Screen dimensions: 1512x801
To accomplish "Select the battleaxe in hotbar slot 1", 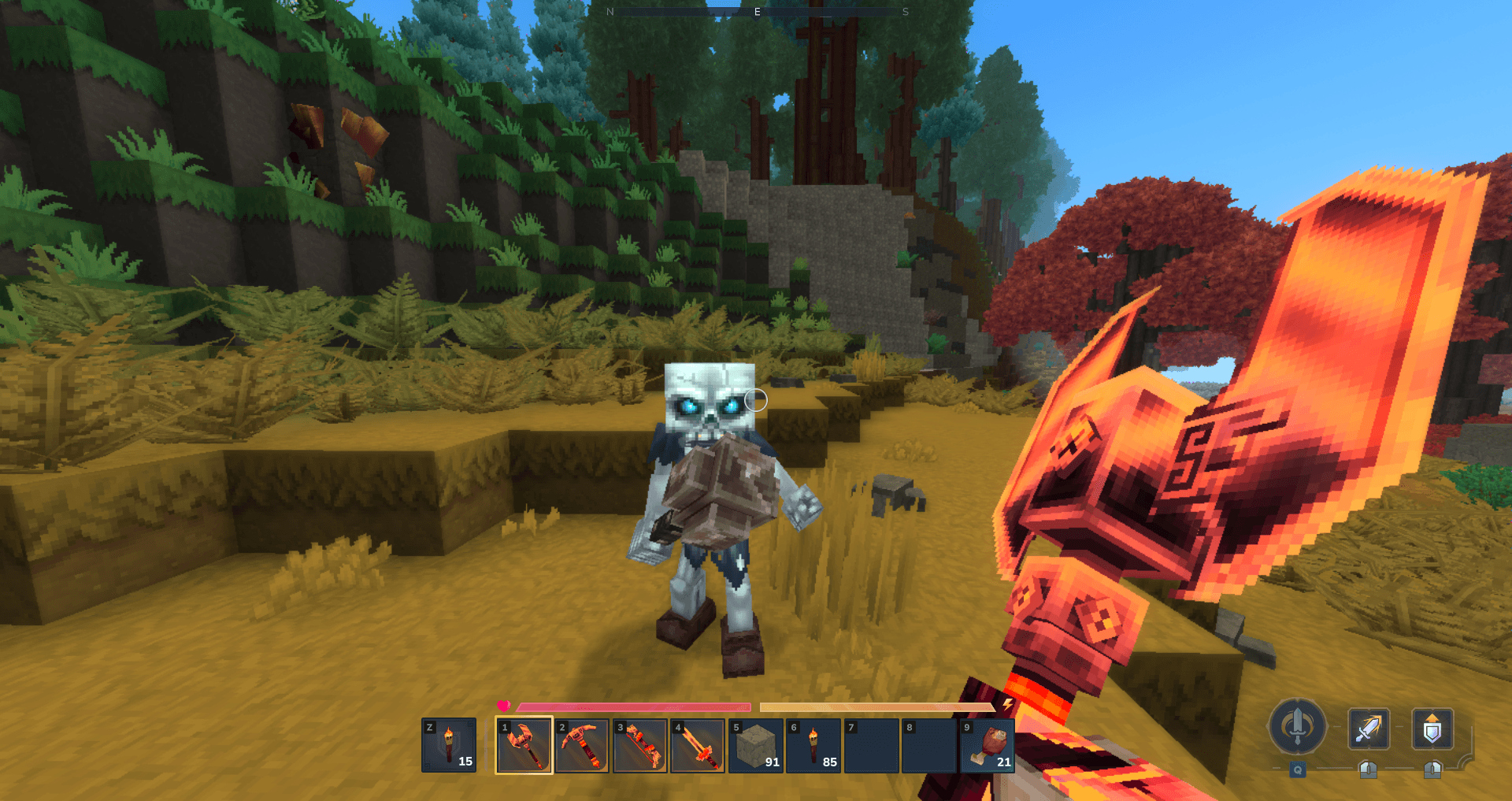I will click(x=524, y=745).
